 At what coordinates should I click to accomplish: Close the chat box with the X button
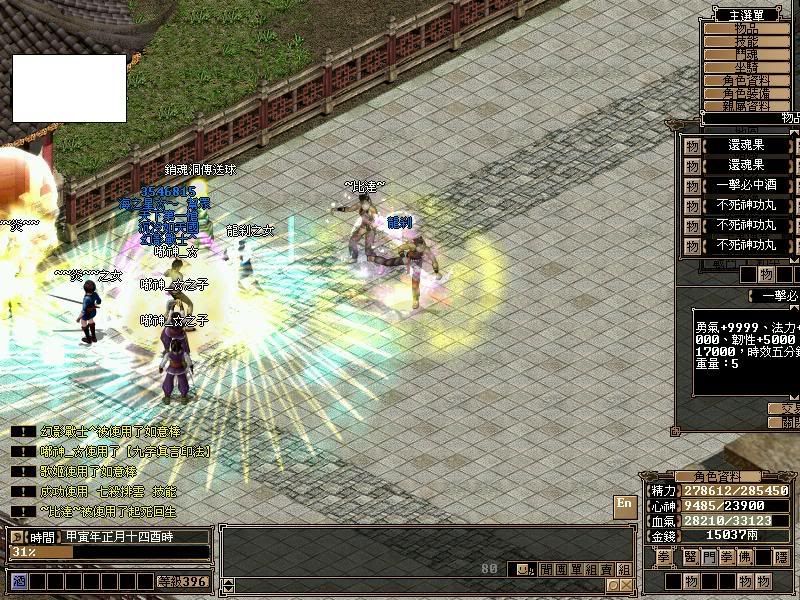(625, 585)
